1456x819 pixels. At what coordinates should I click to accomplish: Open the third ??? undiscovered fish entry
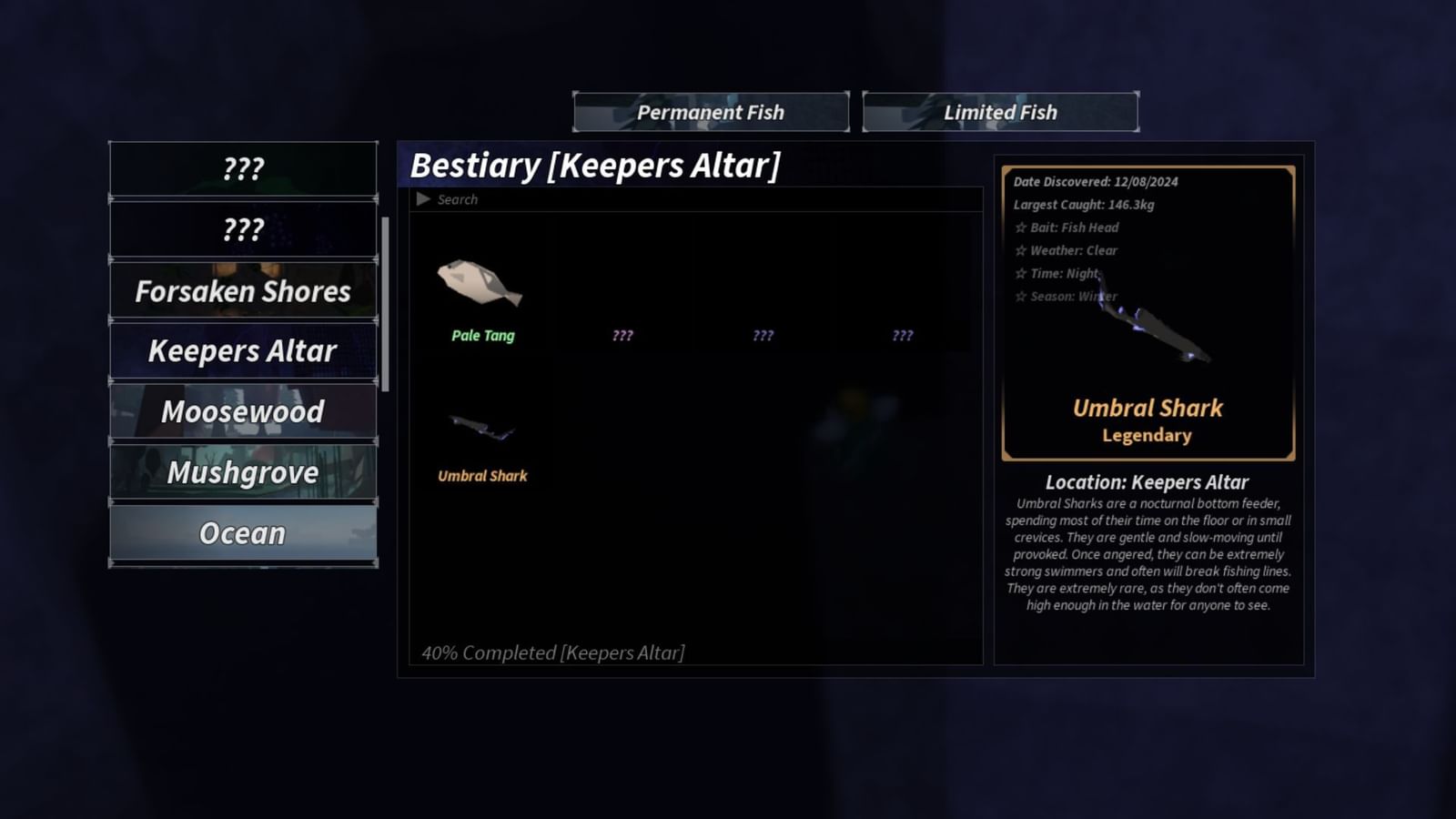[902, 335]
